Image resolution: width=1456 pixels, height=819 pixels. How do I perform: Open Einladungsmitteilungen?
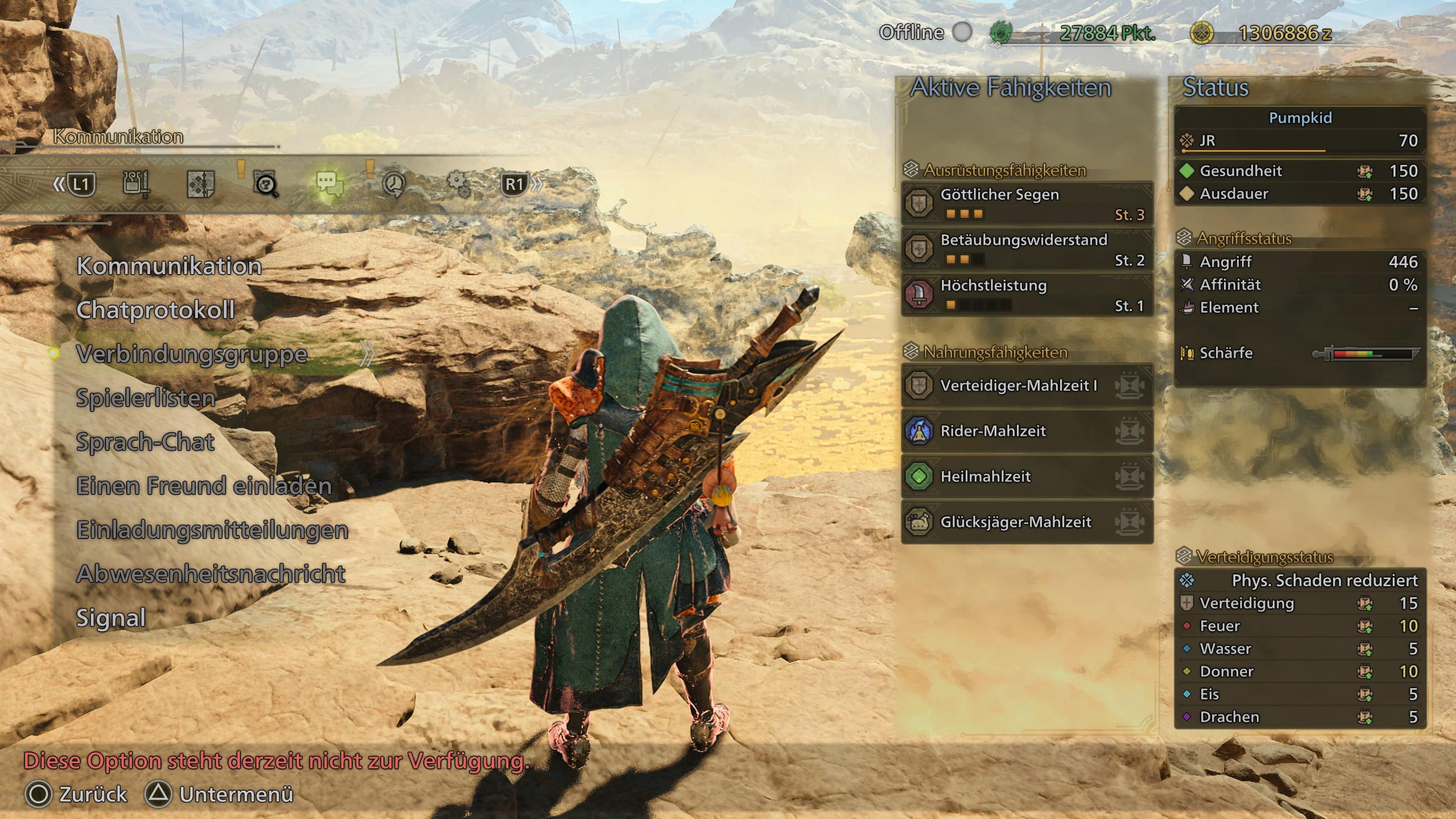(x=212, y=530)
